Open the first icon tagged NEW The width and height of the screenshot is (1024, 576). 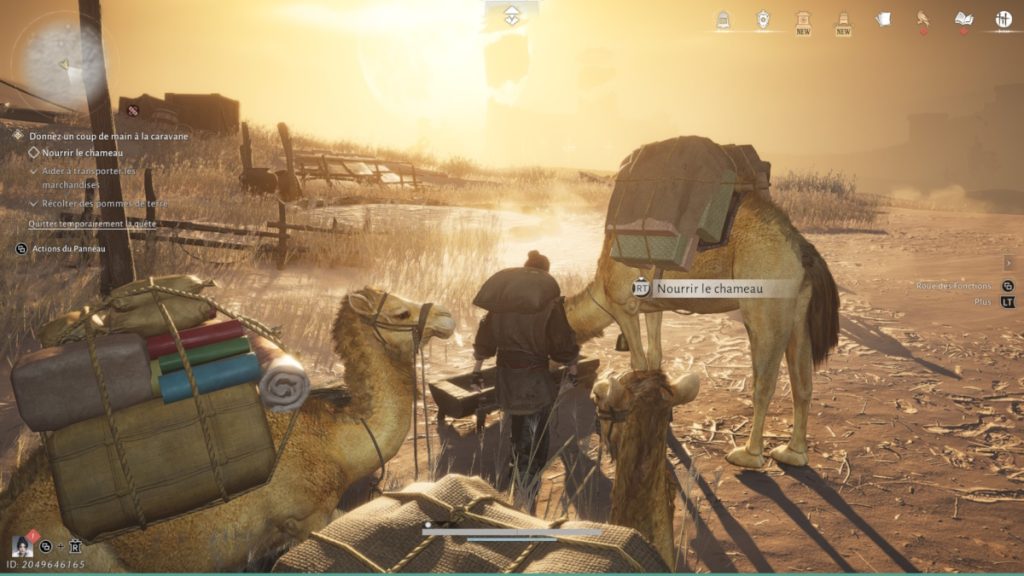click(x=803, y=19)
